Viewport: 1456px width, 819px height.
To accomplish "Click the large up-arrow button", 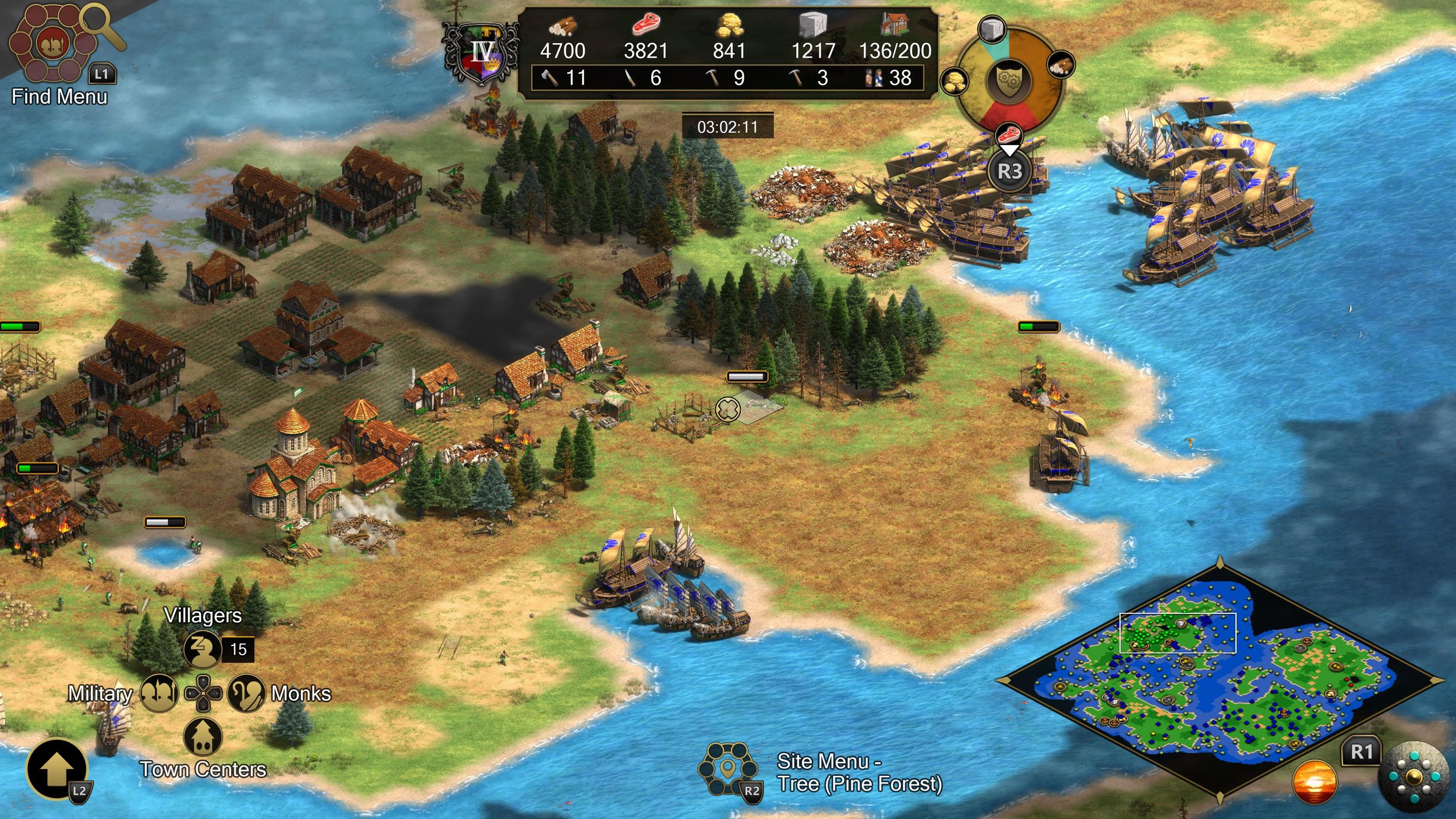I will 56,769.
